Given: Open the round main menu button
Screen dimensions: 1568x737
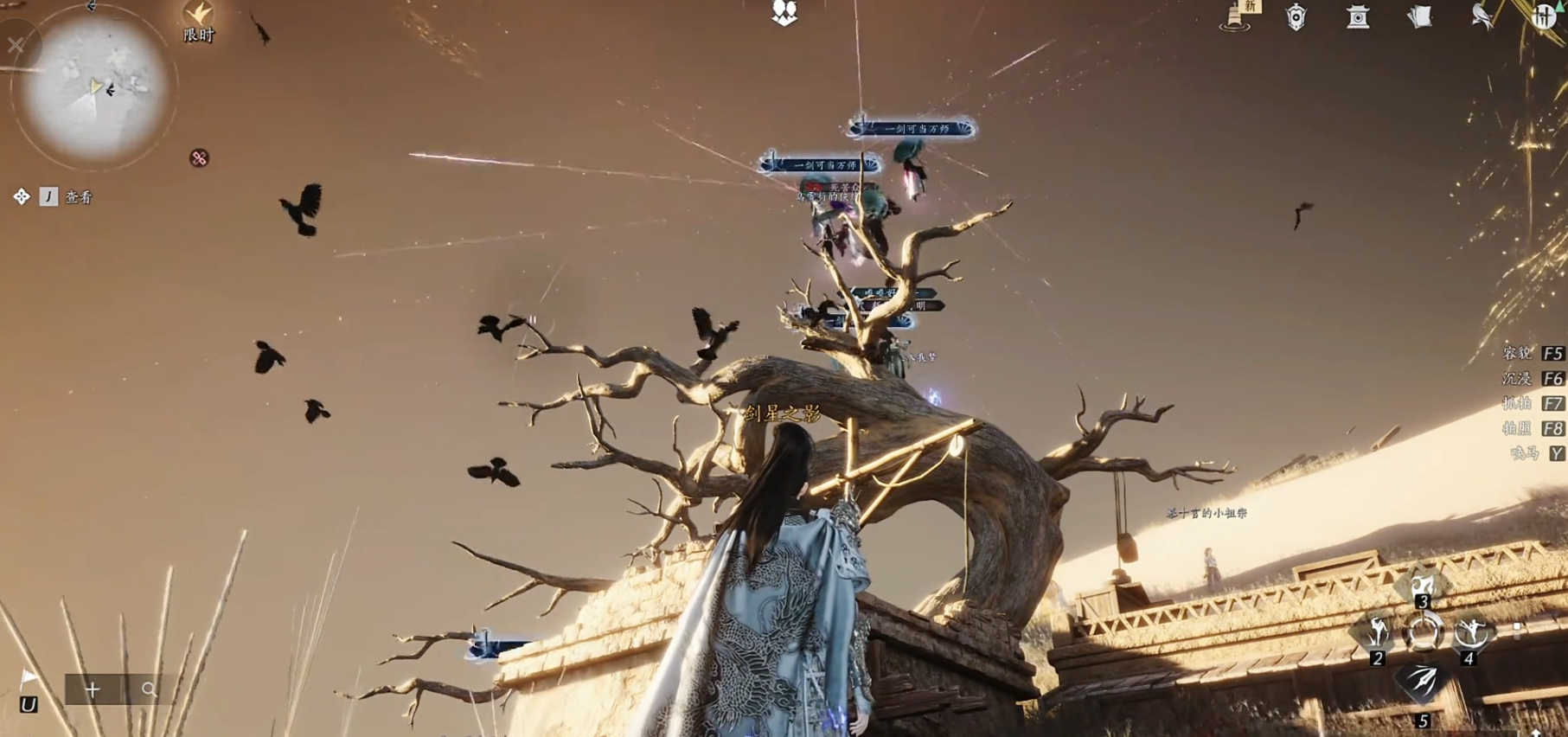Looking at the screenshot, I should [x=1545, y=16].
